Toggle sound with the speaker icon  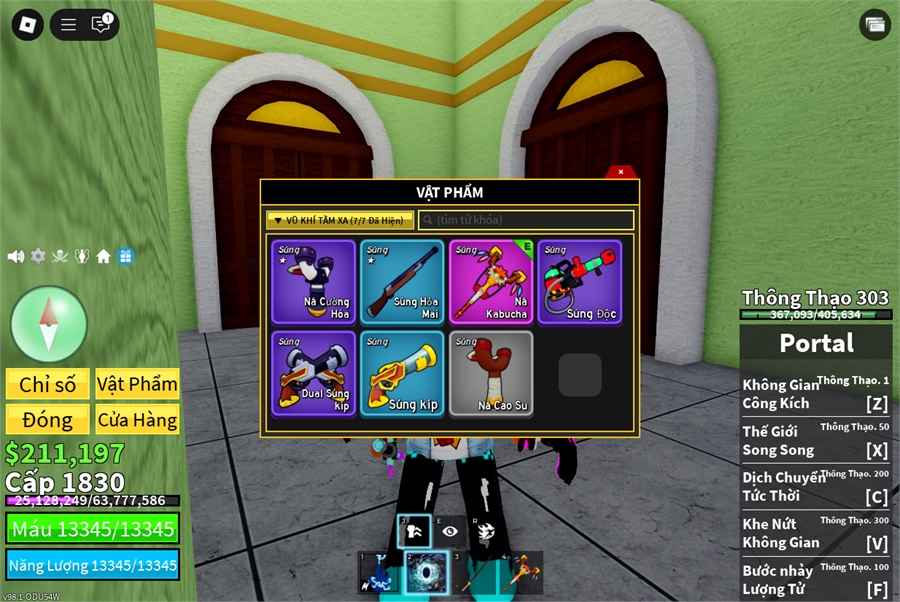(x=16, y=256)
